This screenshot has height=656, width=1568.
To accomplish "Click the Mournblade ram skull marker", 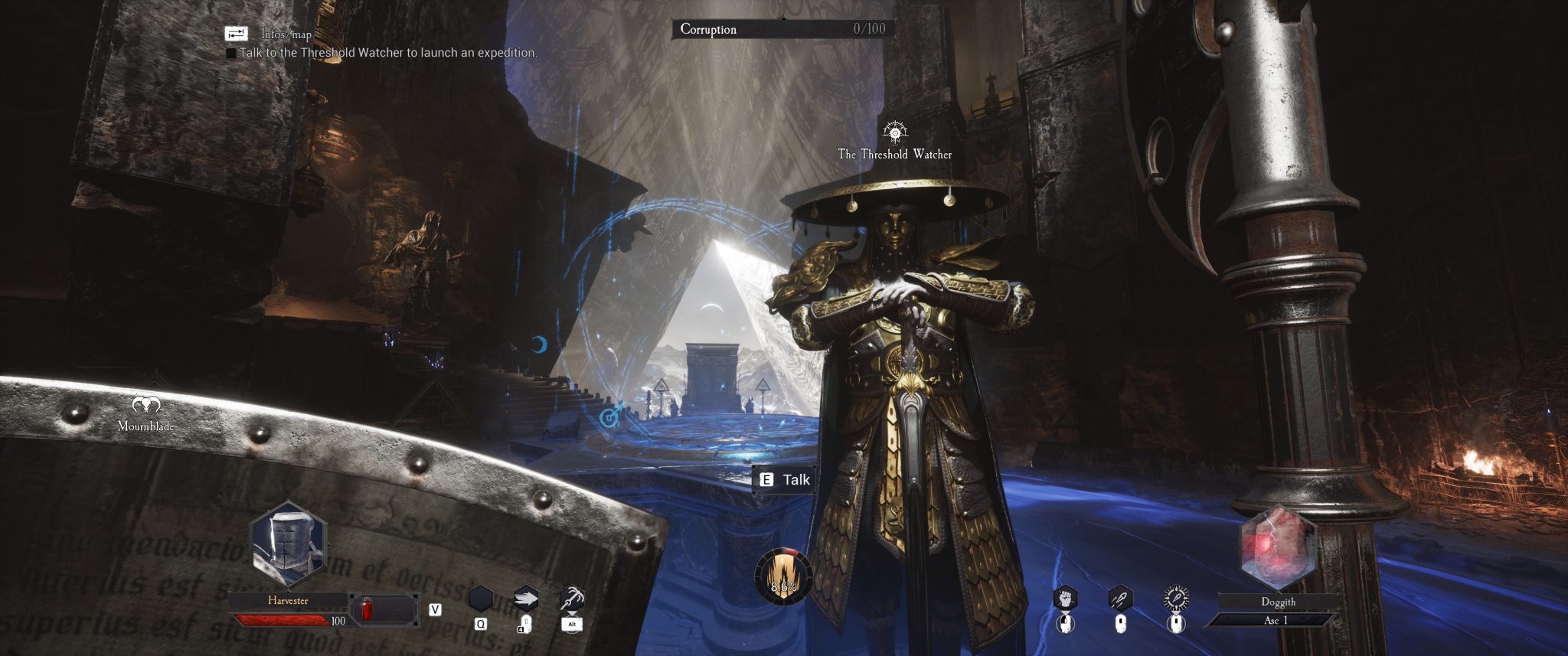I will [x=146, y=405].
